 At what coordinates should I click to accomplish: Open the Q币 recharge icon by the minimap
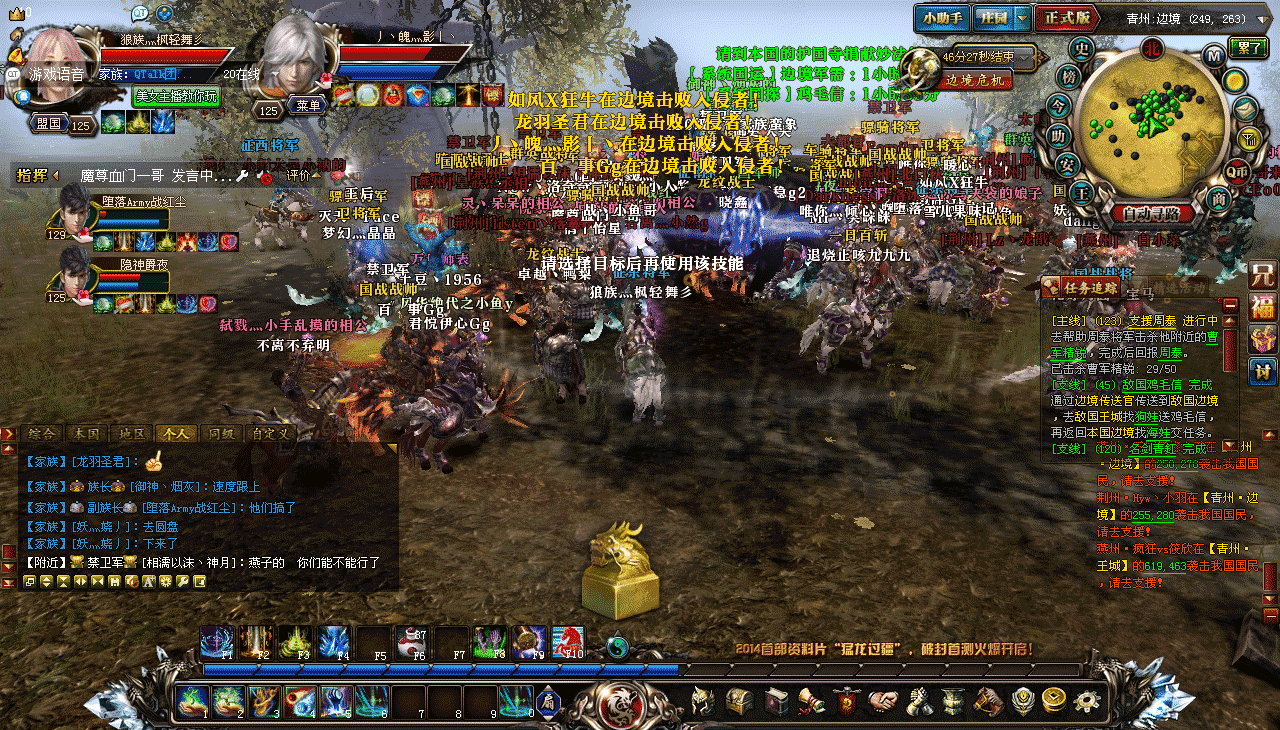pos(1238,171)
